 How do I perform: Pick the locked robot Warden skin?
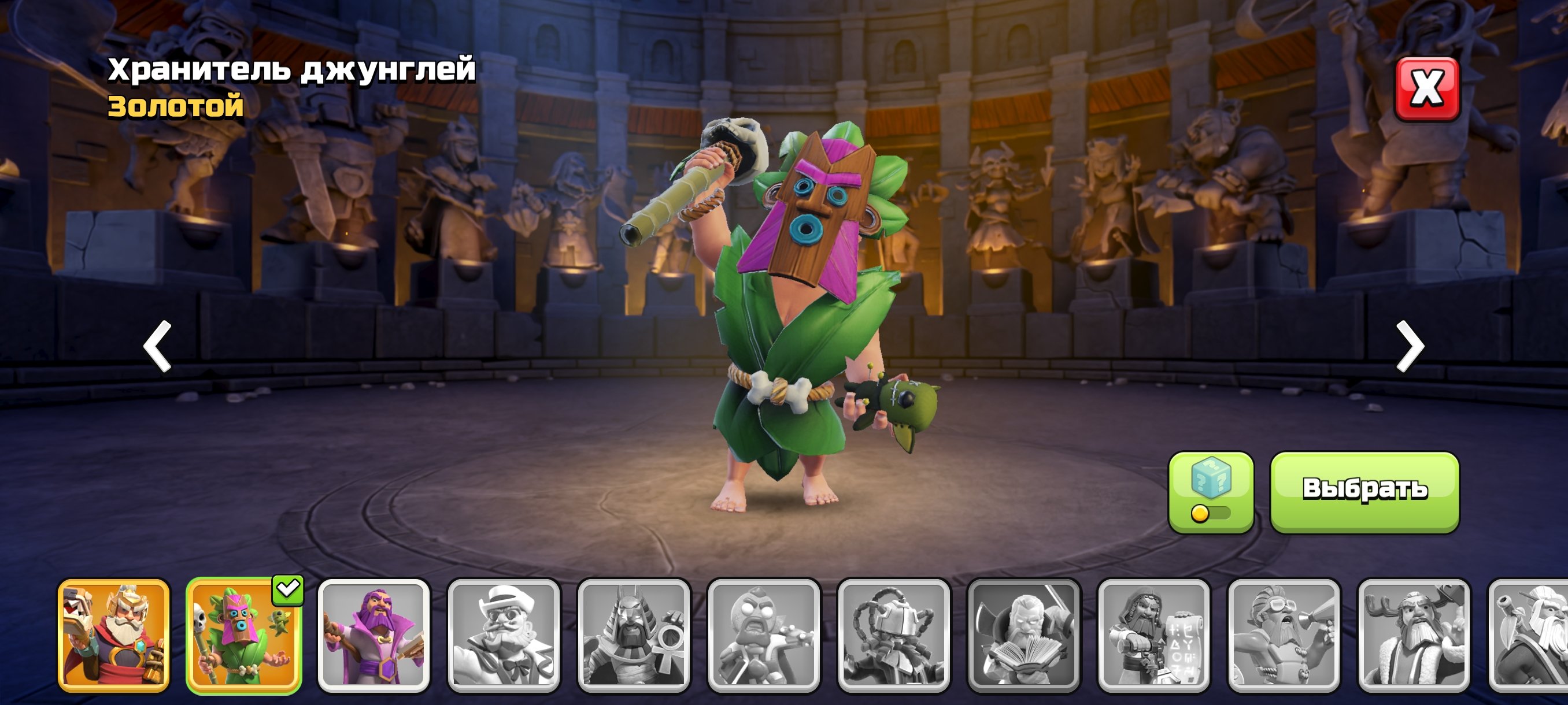(894, 636)
